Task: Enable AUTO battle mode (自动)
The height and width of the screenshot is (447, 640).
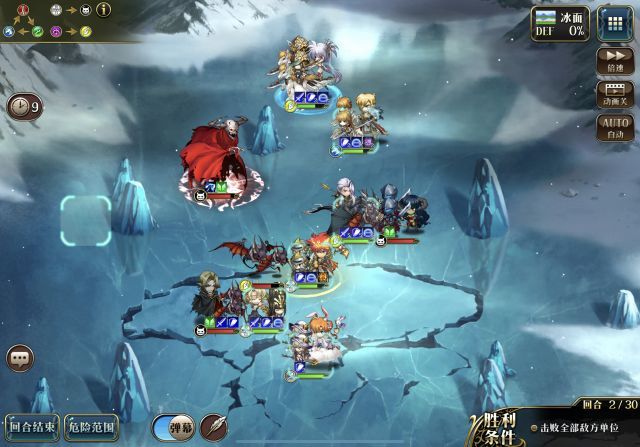Action: 615,127
